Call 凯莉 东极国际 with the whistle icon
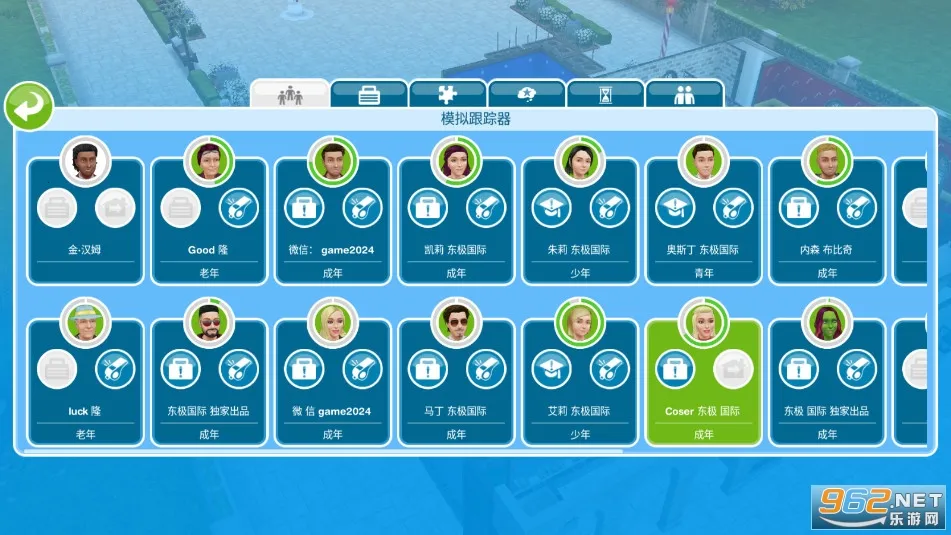This screenshot has width=951, height=535. coord(486,209)
